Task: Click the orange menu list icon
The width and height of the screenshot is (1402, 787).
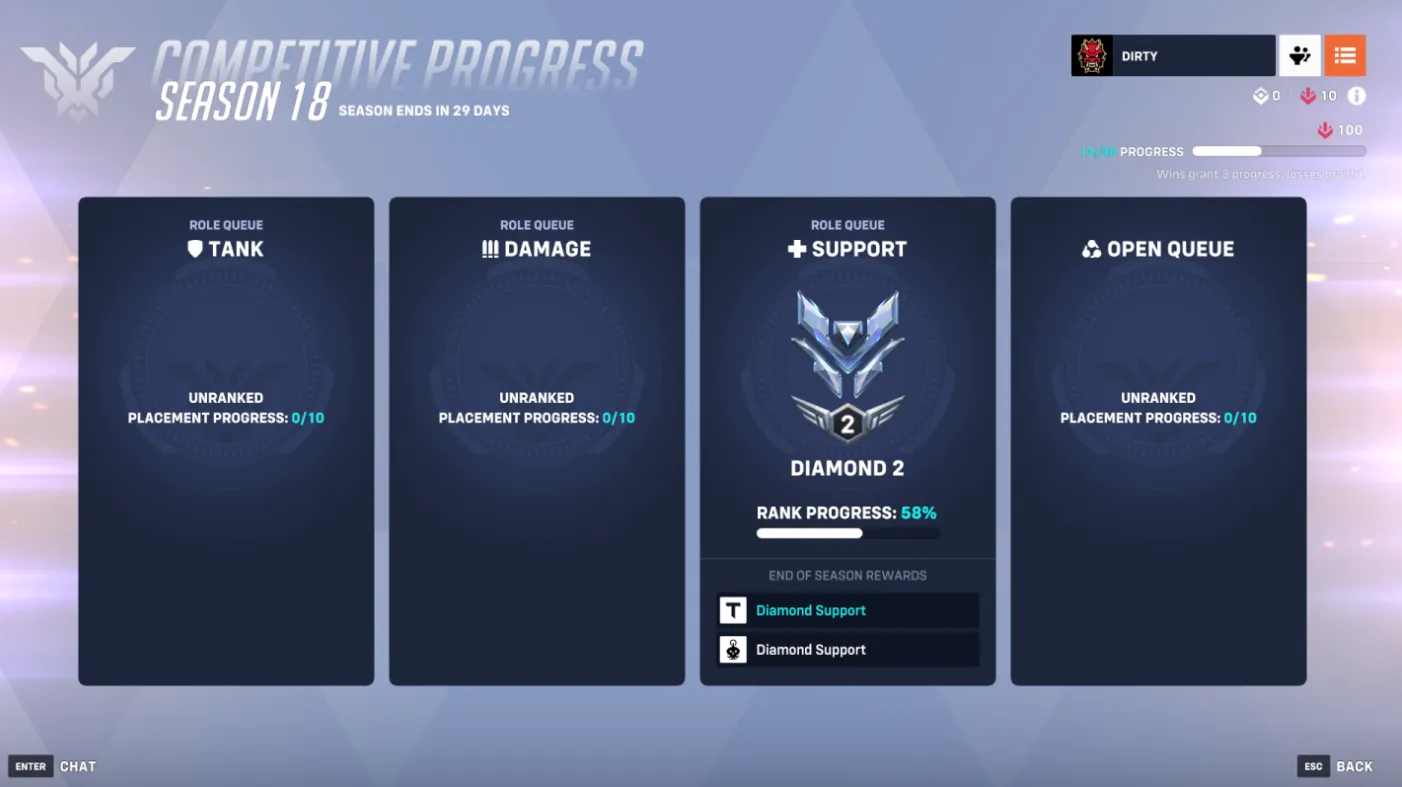Action: (1345, 55)
